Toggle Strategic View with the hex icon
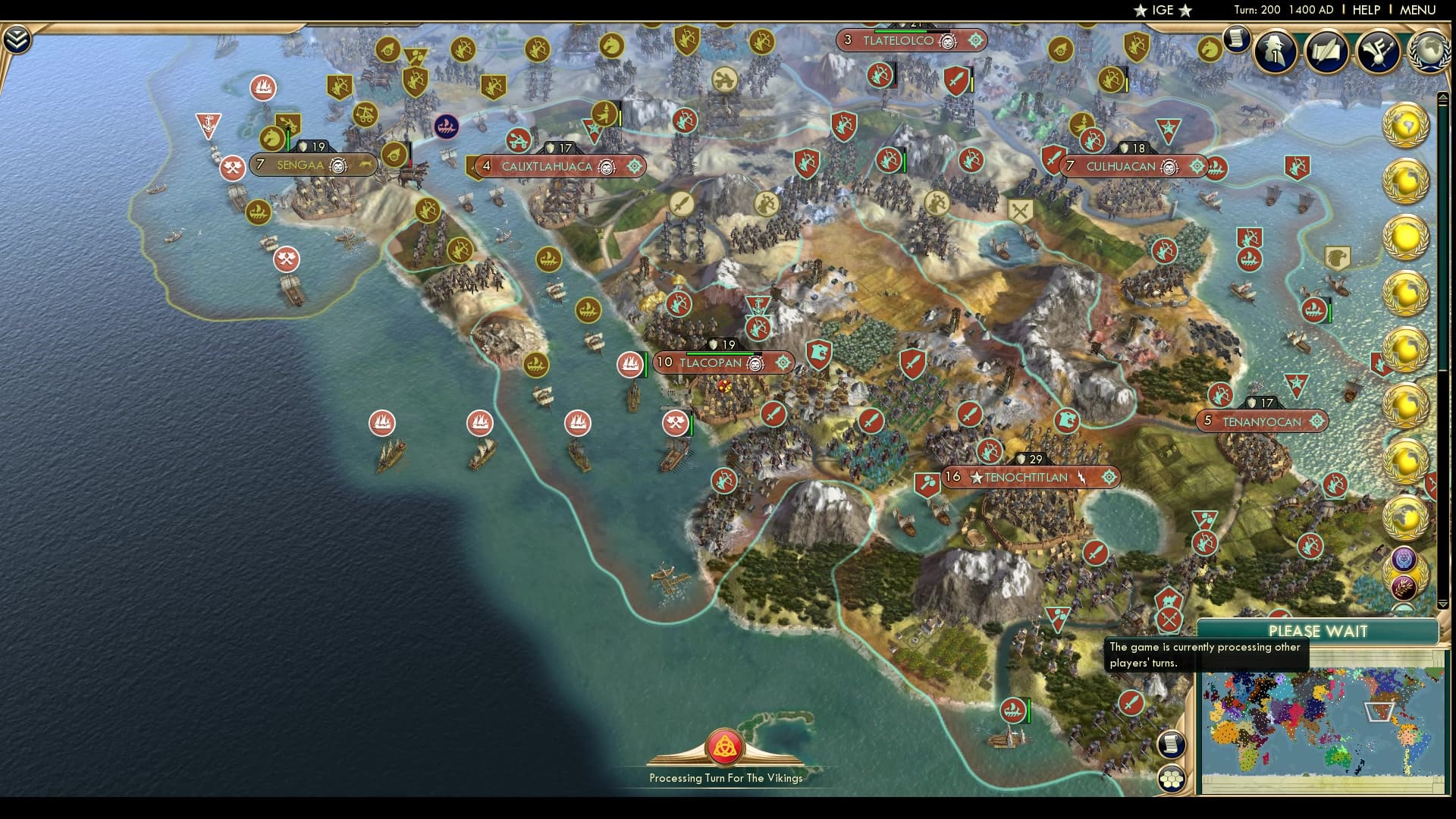The height and width of the screenshot is (819, 1456). click(1172, 777)
